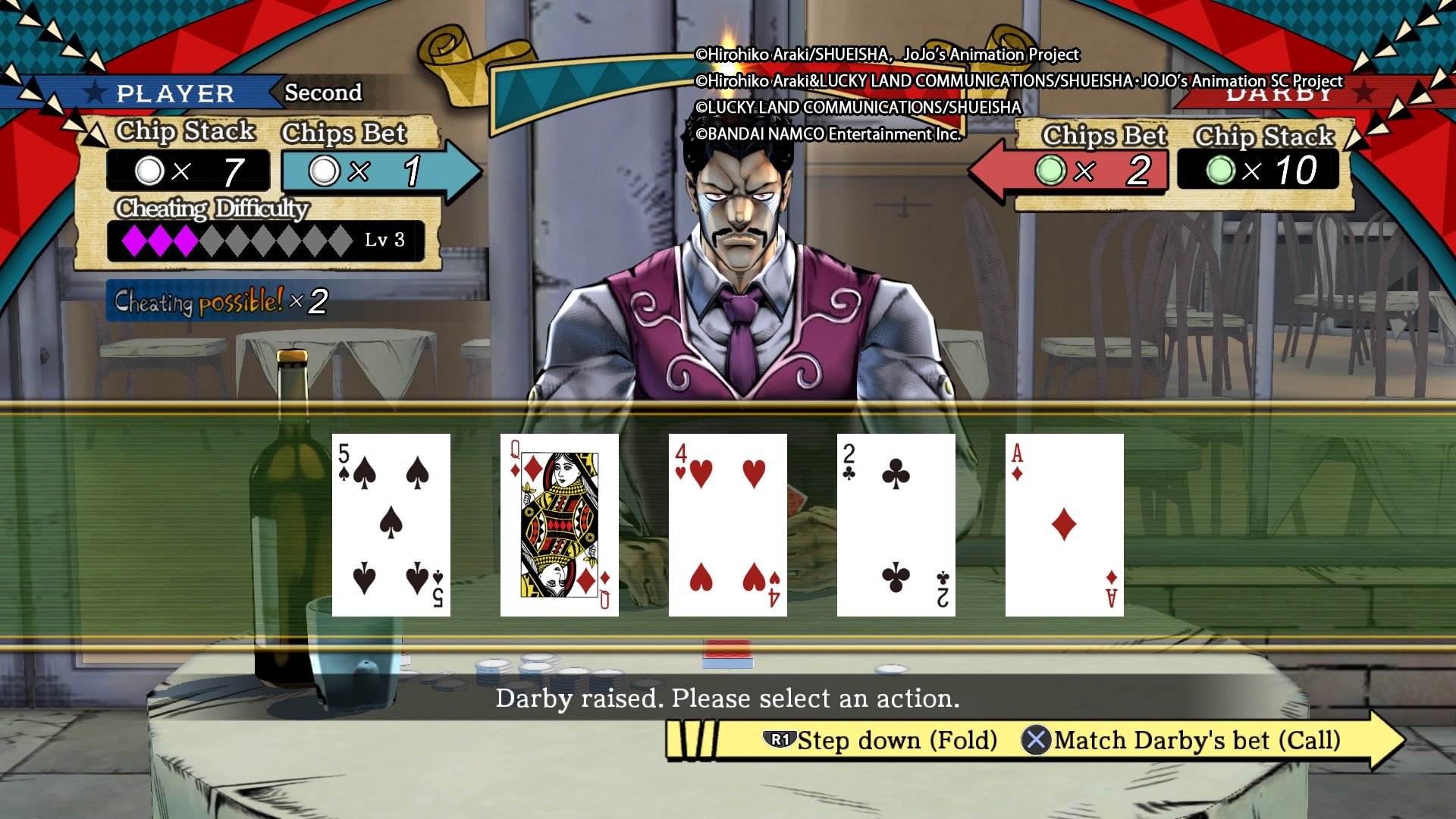Select the 2 of Clubs card
The image size is (1456, 819).
[x=895, y=523]
